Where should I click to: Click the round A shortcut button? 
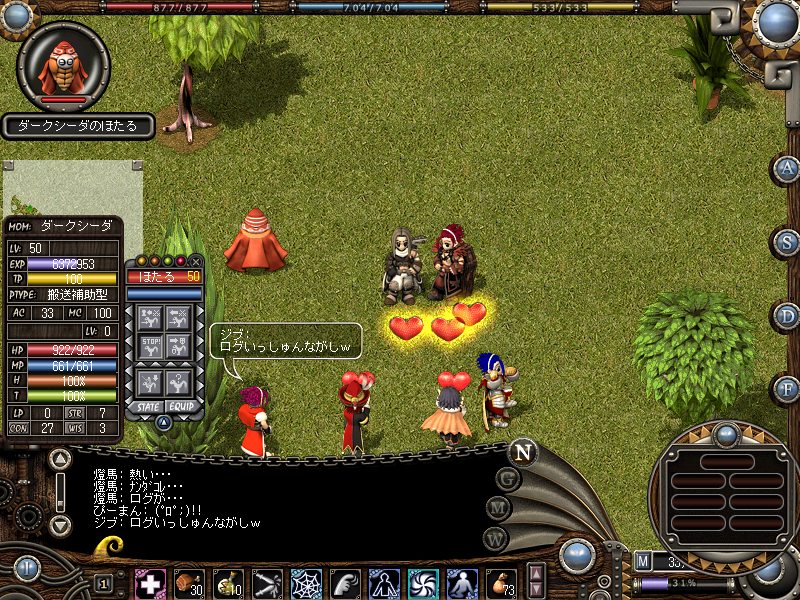(x=788, y=168)
